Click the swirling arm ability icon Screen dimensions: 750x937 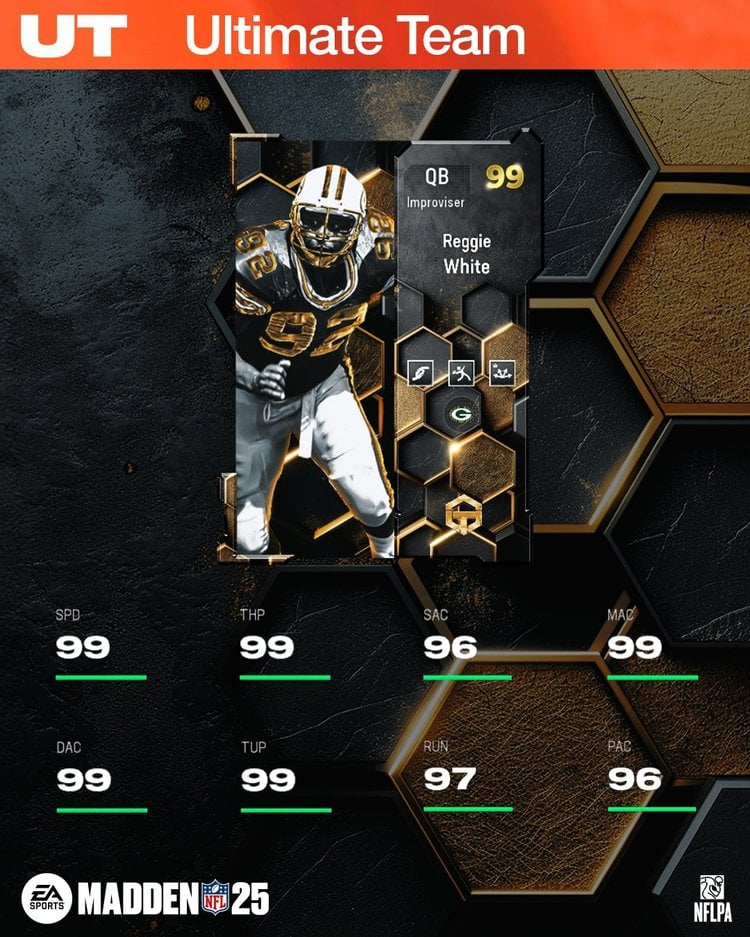pyautogui.click(x=420, y=374)
